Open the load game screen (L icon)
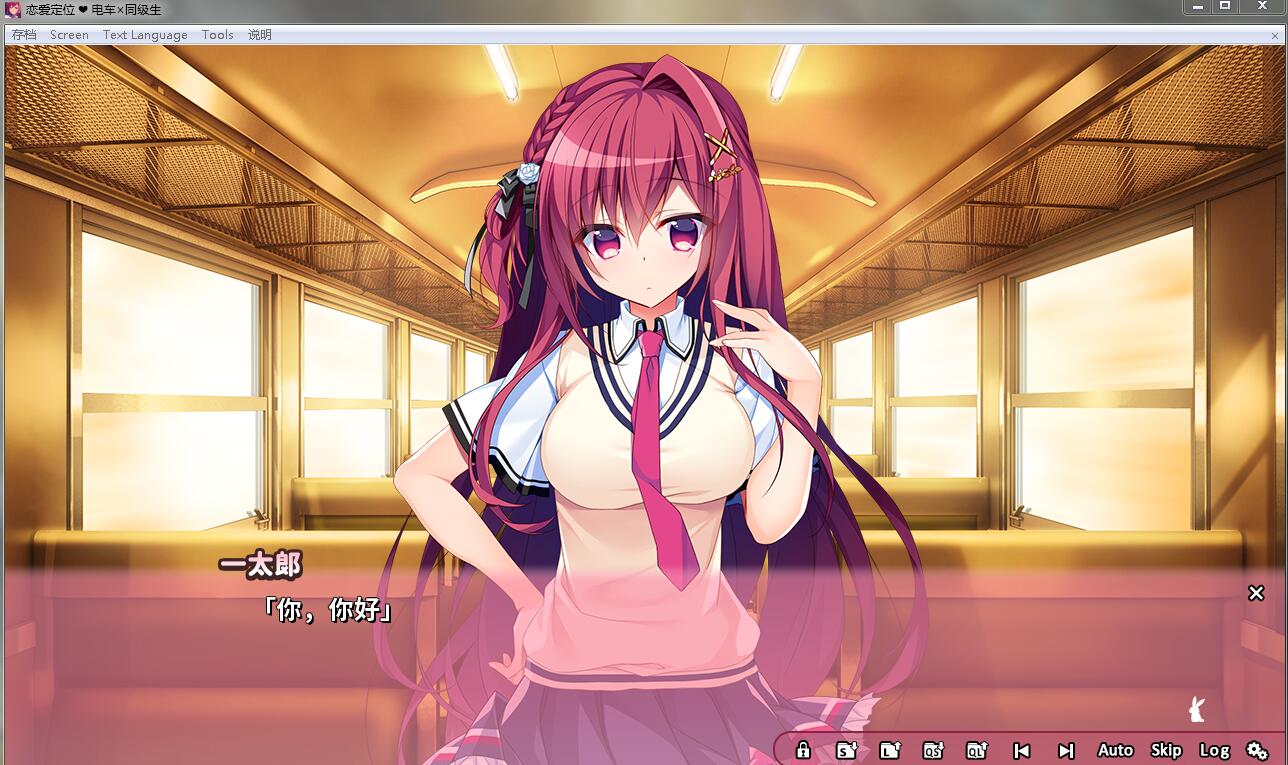Viewport: 1288px width, 765px height. pos(889,750)
